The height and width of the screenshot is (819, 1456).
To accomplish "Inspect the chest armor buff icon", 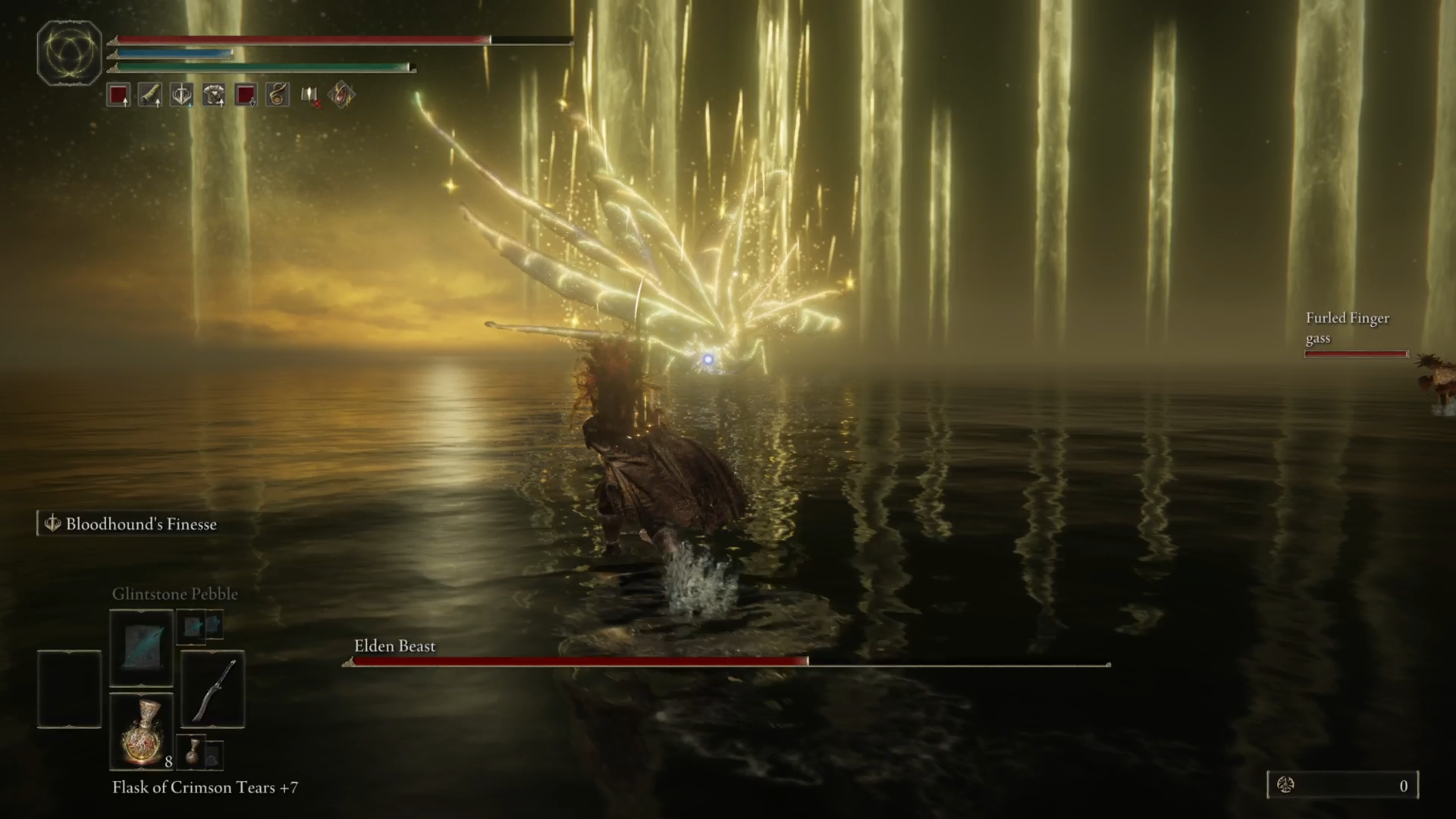I will 214,96.
